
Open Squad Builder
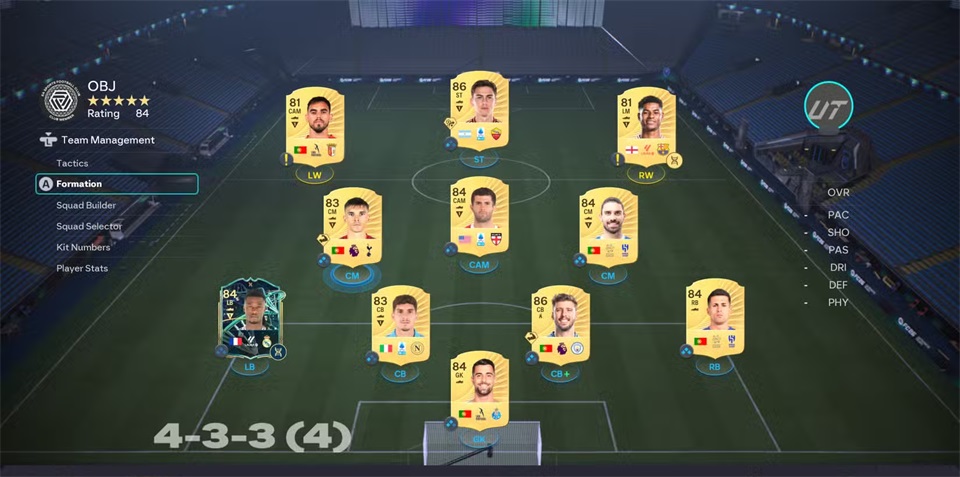pyautogui.click(x=86, y=205)
